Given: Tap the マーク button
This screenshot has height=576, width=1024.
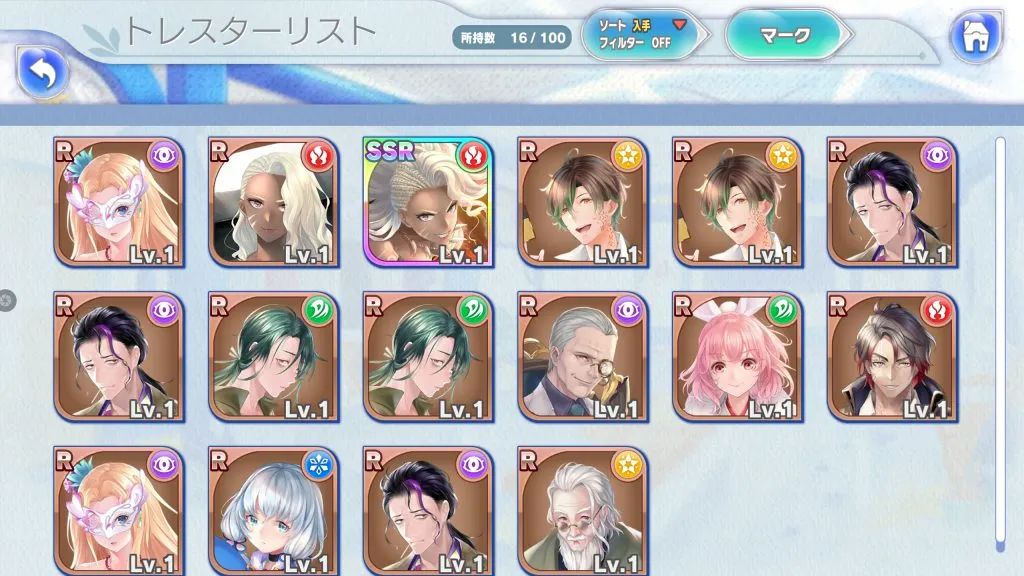Looking at the screenshot, I should pos(784,35).
